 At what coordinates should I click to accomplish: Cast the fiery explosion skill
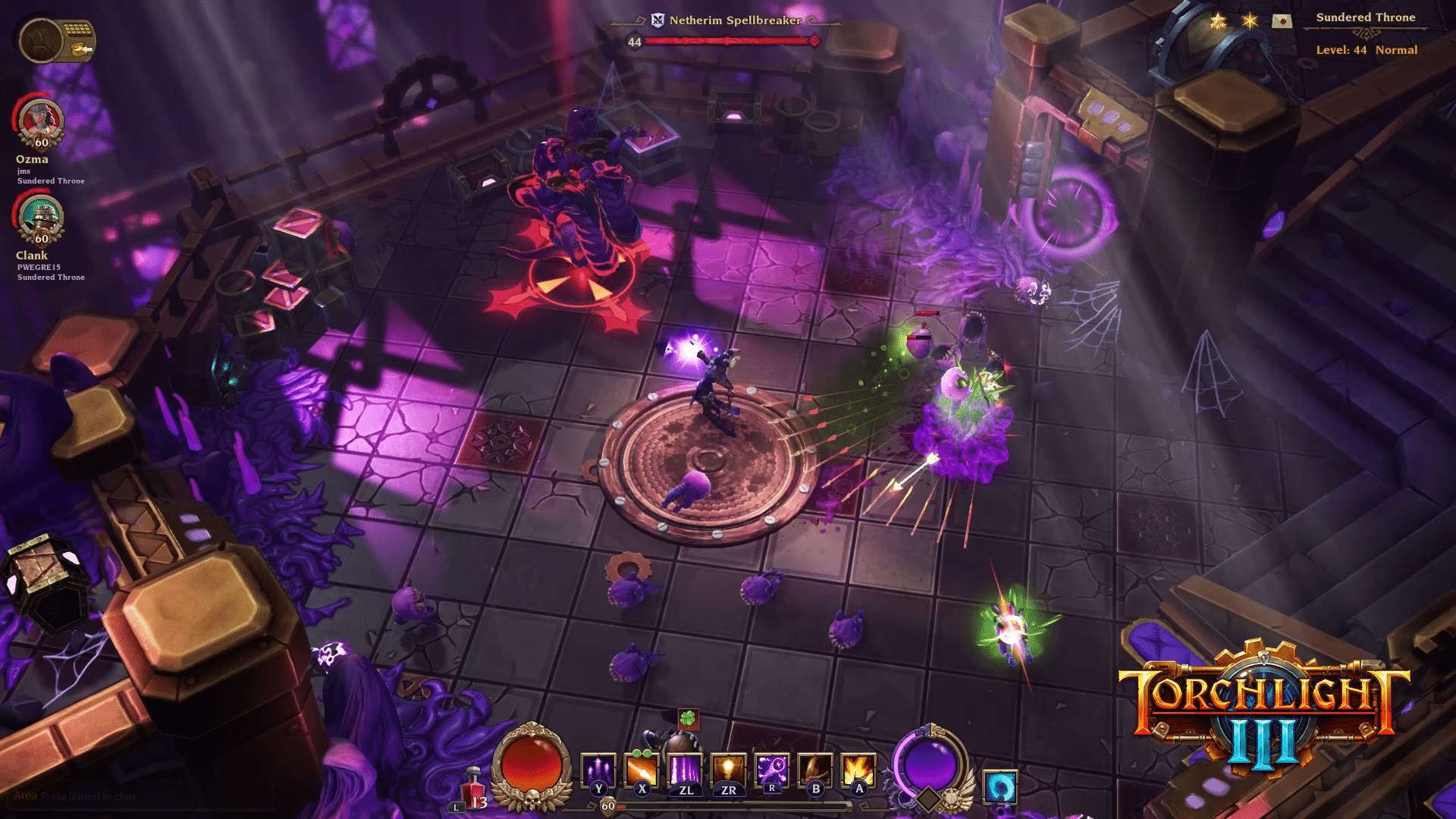pyautogui.click(x=858, y=770)
